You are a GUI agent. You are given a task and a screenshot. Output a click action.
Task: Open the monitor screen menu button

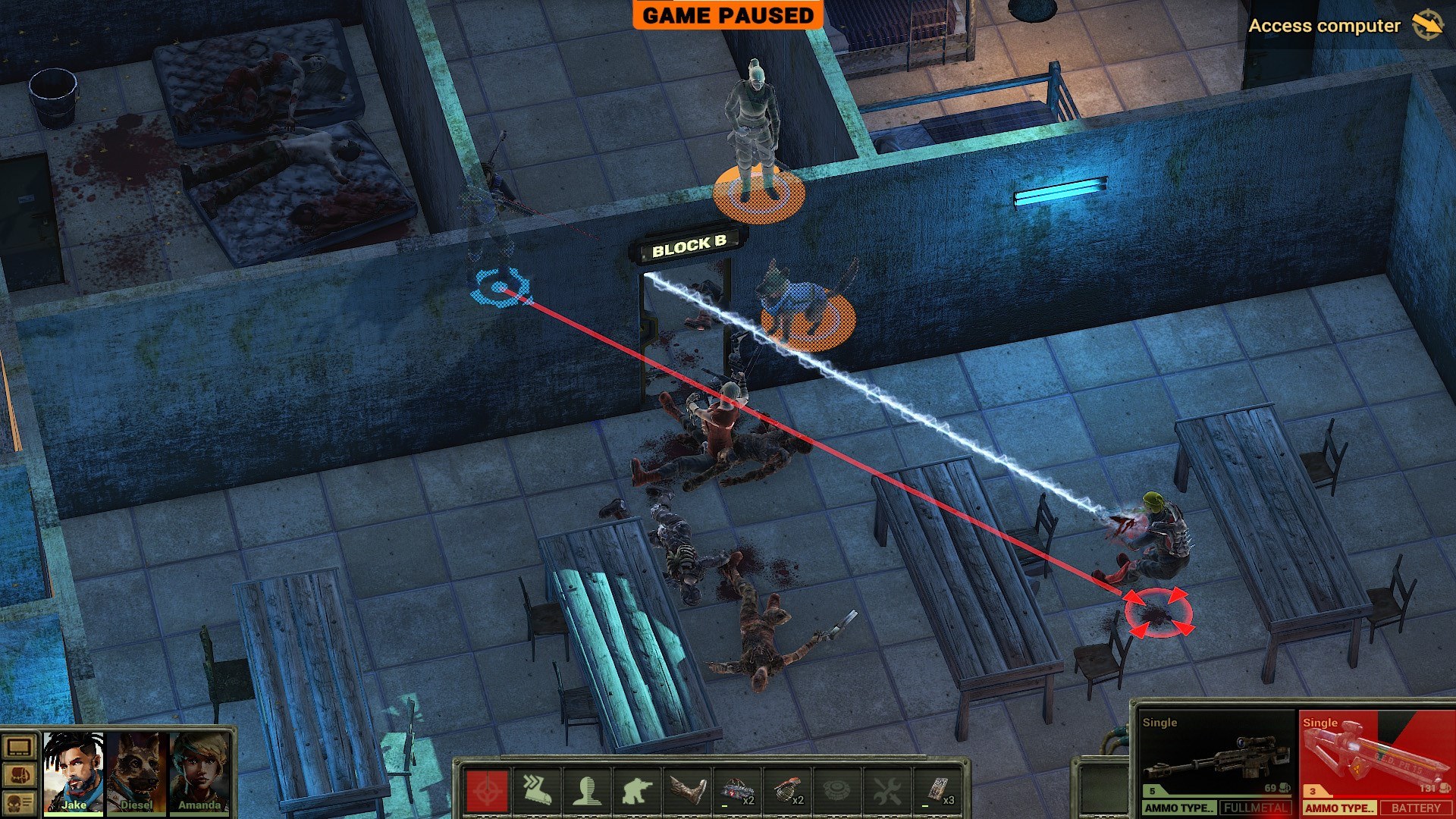pyautogui.click(x=19, y=748)
